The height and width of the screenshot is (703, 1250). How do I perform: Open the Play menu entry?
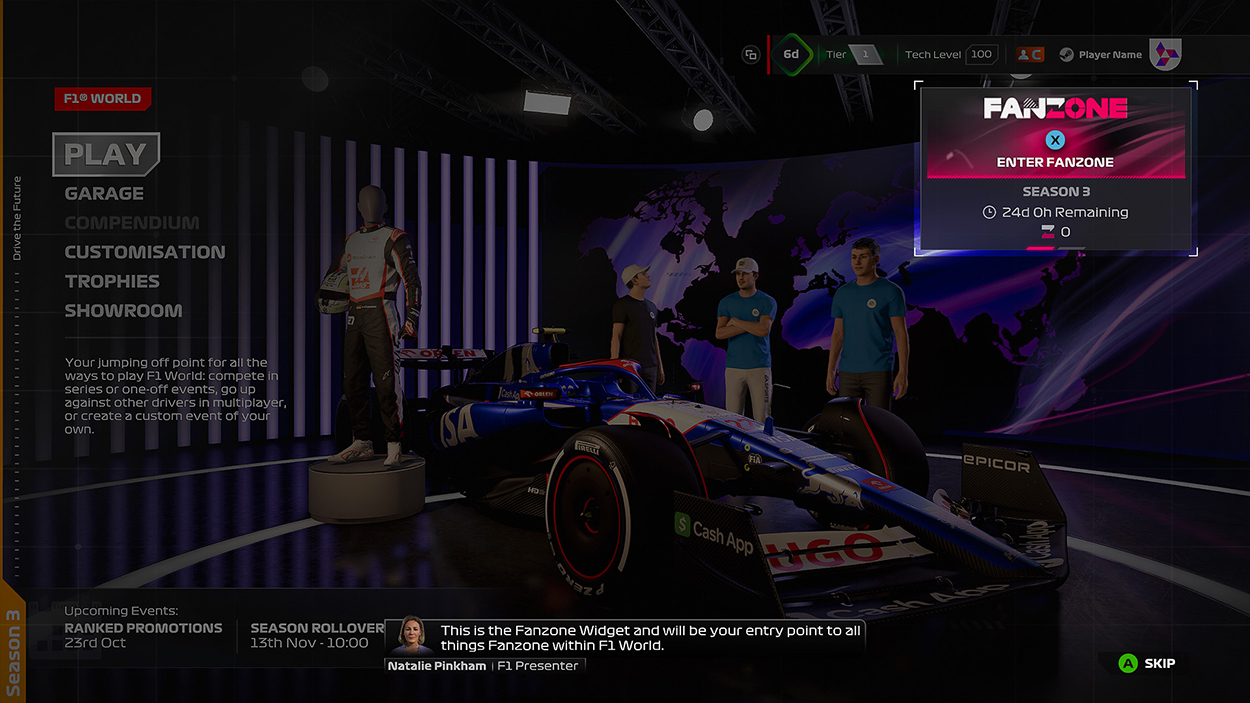106,154
